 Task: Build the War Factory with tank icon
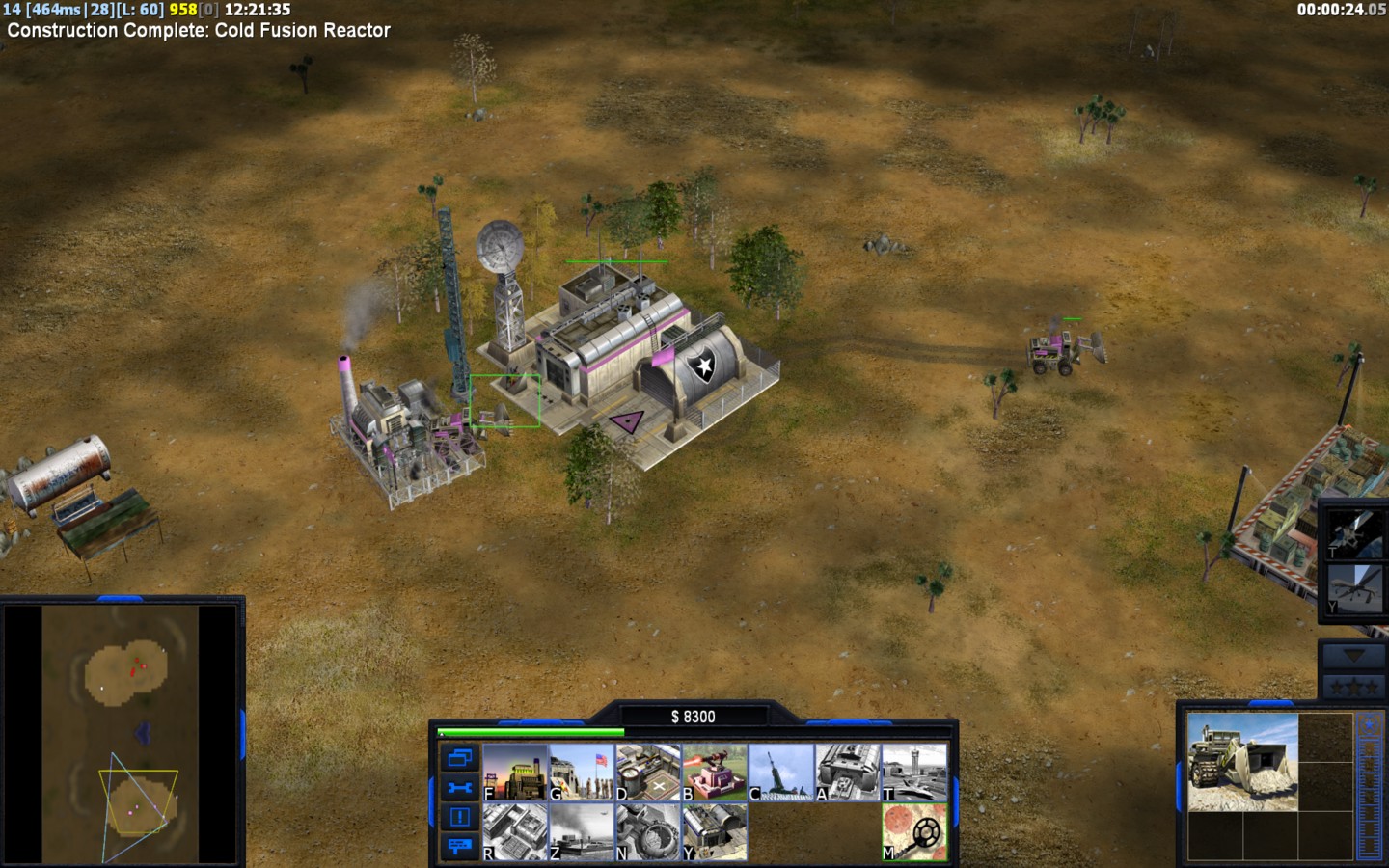(848, 771)
